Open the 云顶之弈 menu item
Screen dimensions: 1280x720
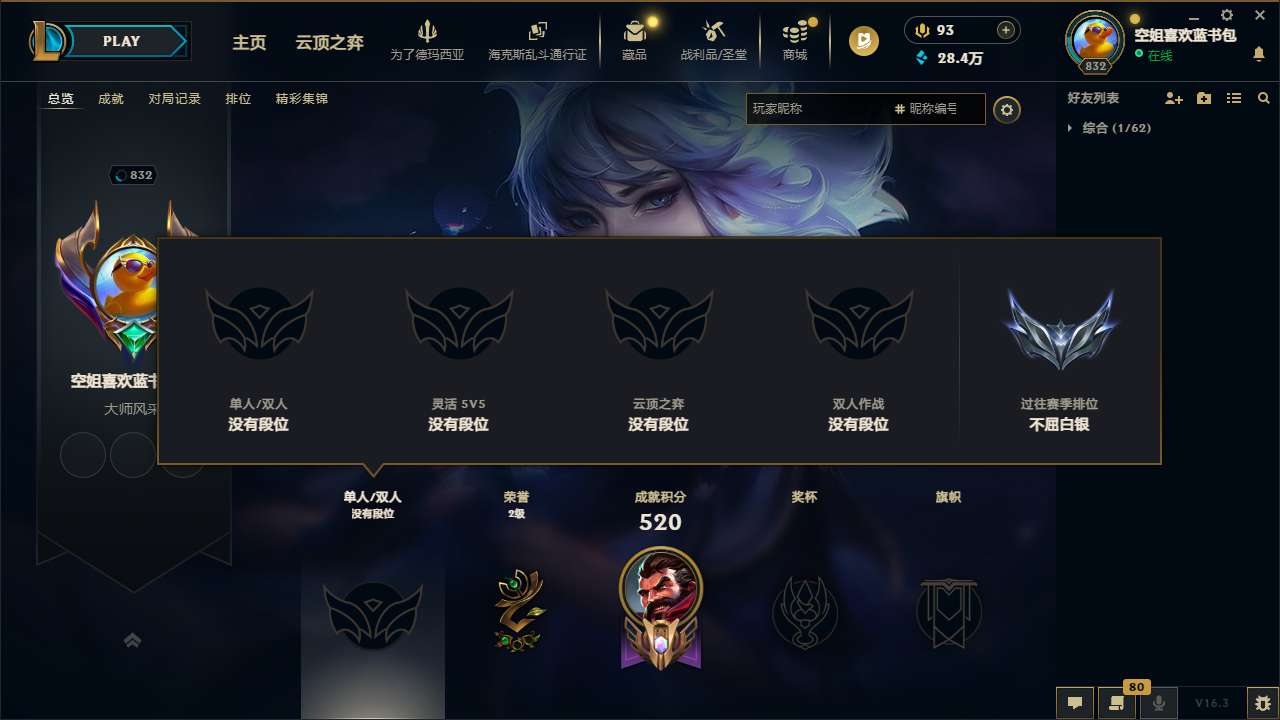[328, 44]
